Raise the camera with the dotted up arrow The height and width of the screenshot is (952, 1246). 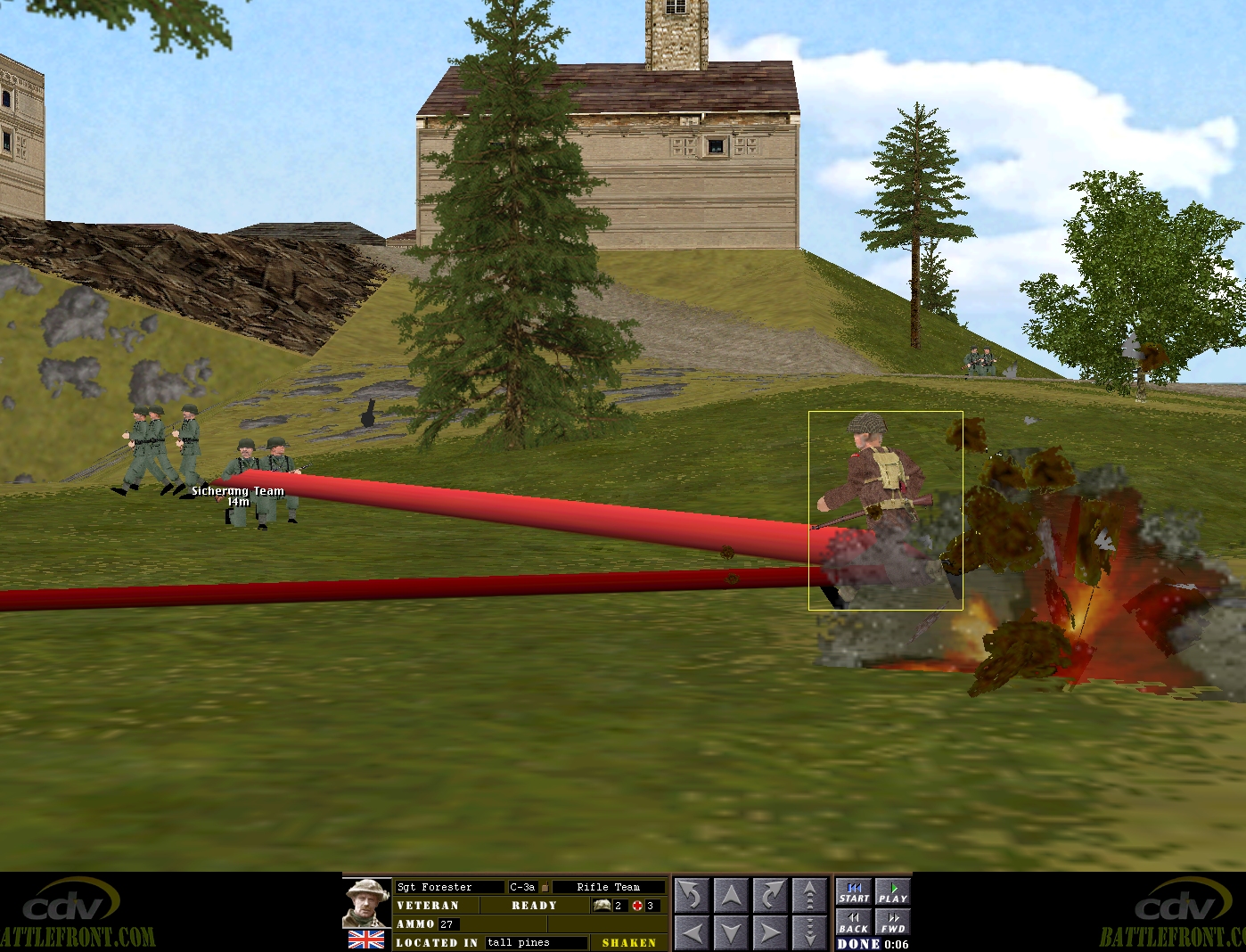click(x=808, y=895)
